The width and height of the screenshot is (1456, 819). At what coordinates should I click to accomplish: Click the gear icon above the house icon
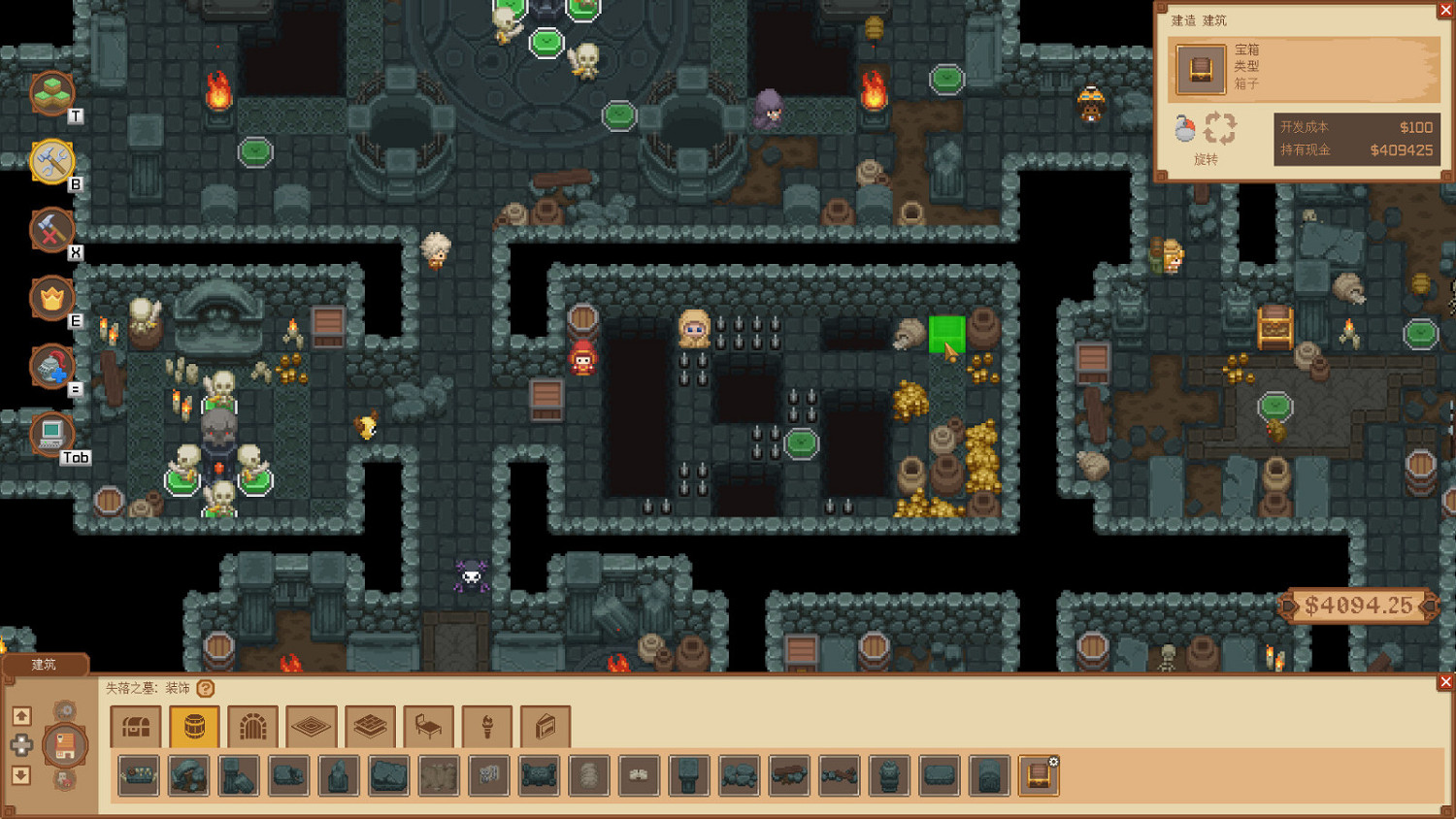(x=66, y=710)
